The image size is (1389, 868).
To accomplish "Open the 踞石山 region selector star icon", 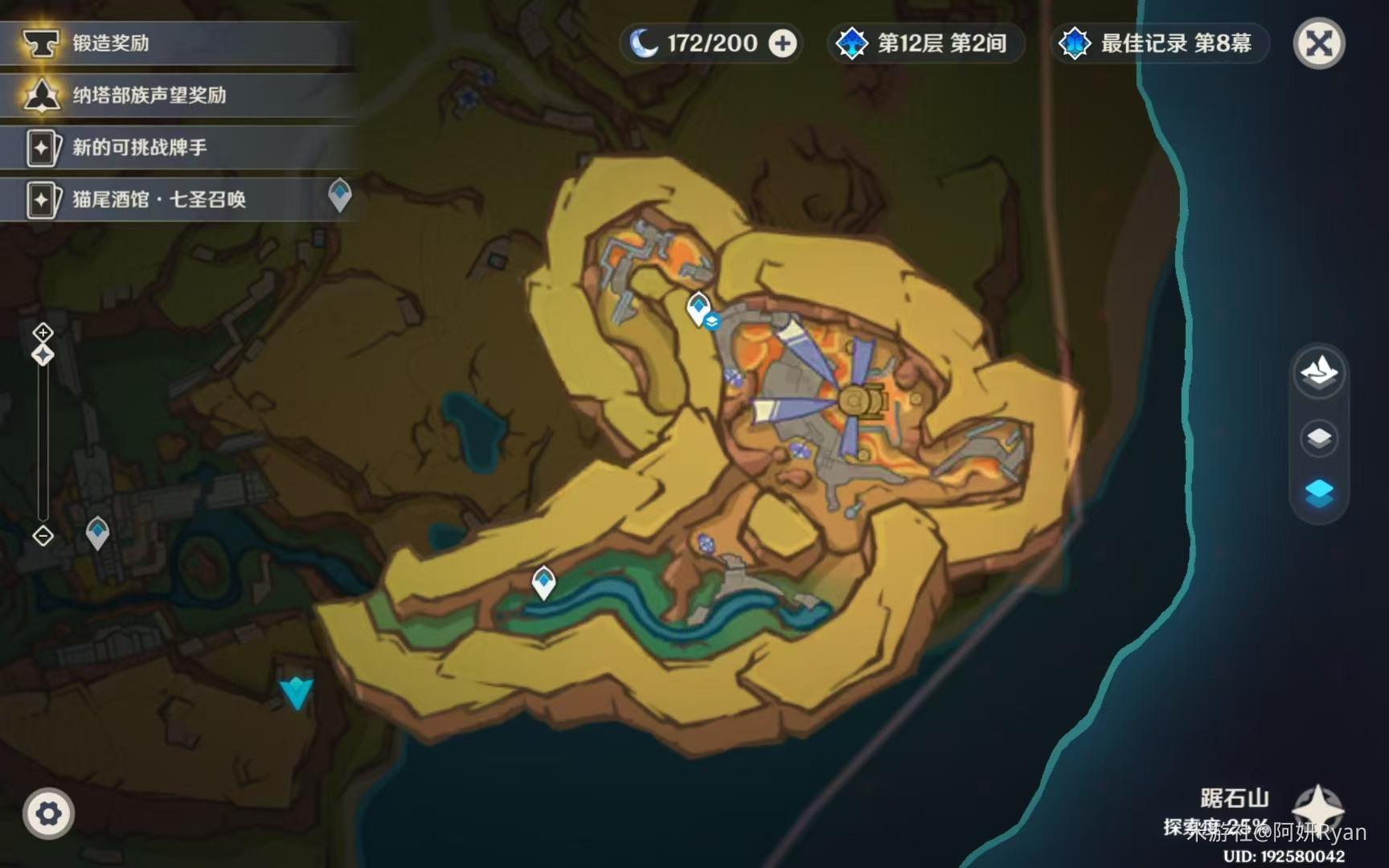I will click(x=1317, y=807).
